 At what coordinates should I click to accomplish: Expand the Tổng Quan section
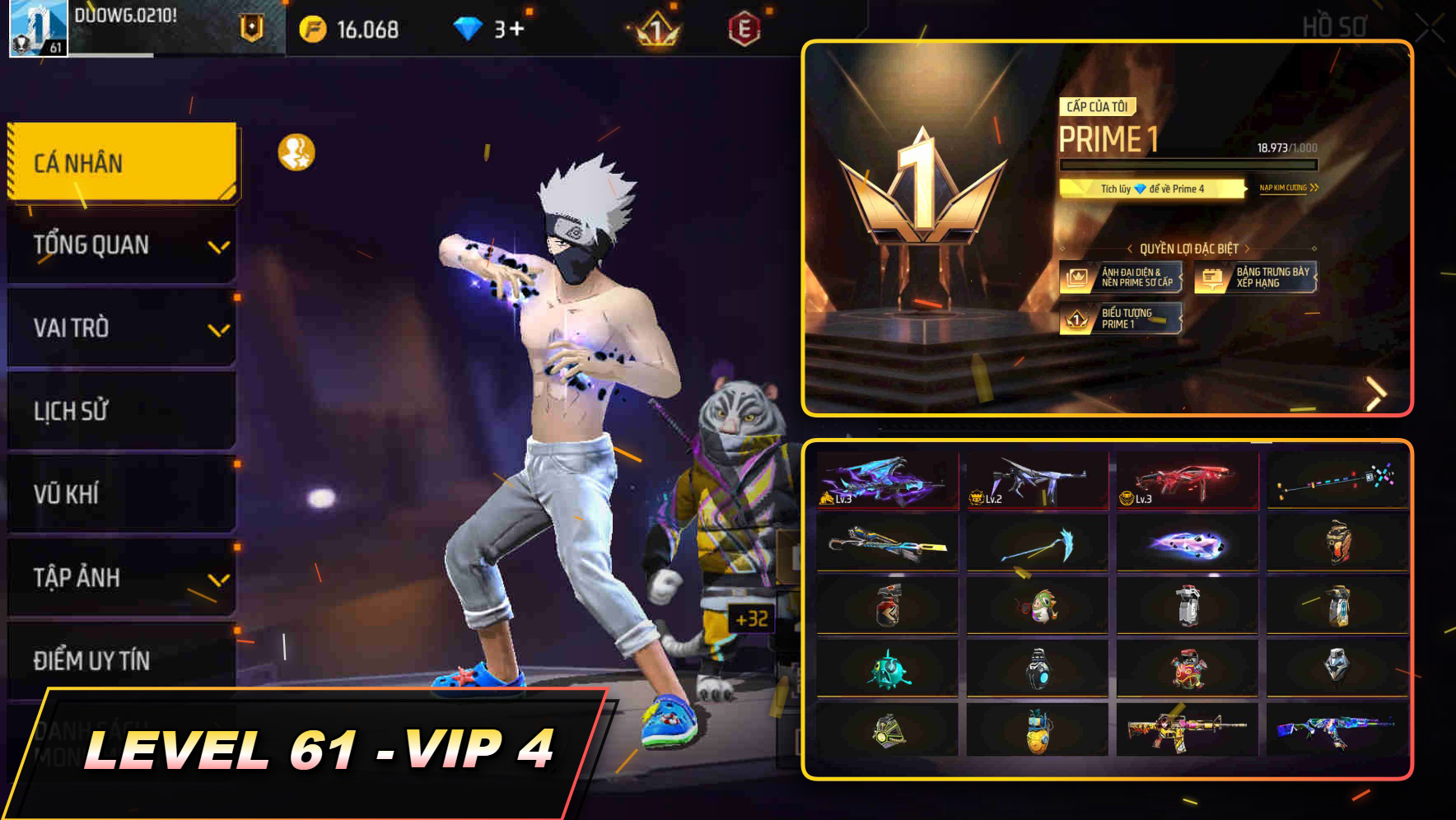click(119, 245)
